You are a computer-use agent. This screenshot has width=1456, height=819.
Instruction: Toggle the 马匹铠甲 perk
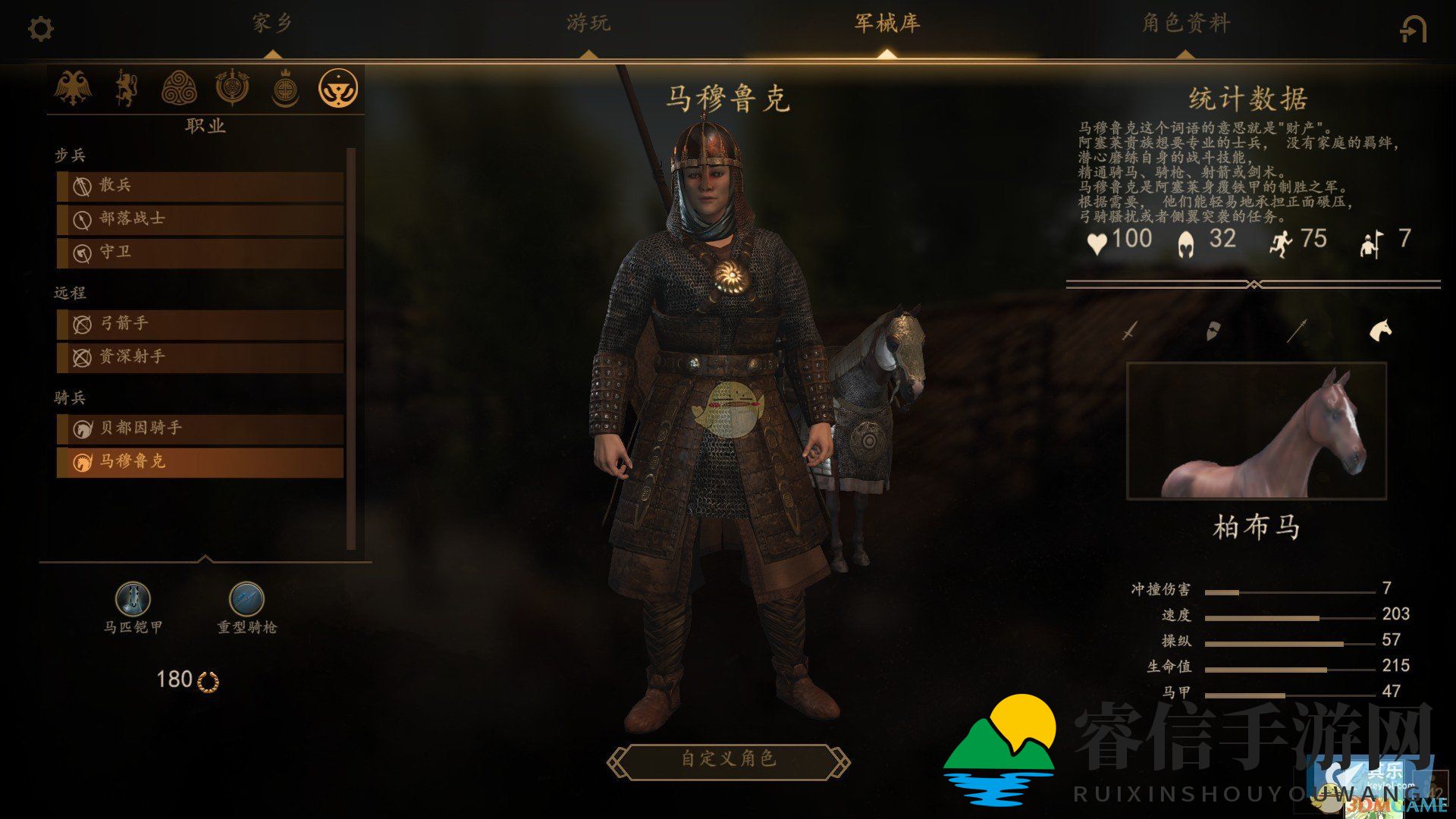pos(133,599)
